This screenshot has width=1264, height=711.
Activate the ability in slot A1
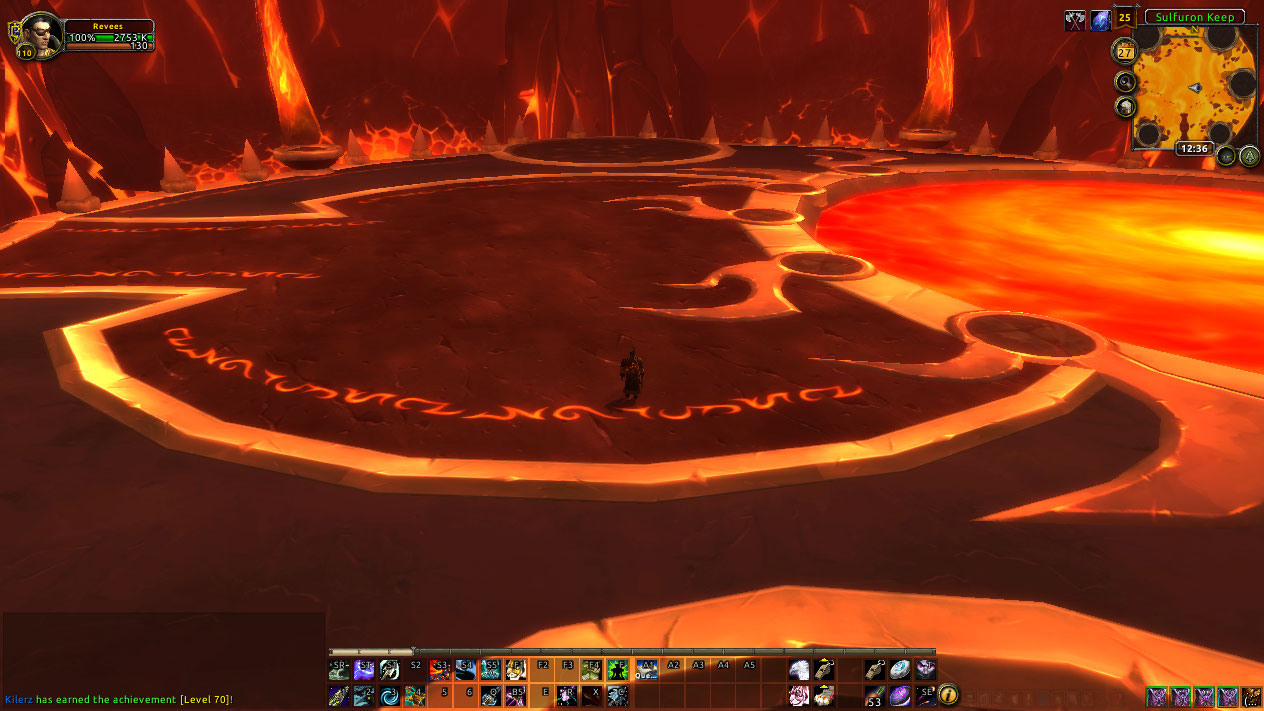coord(646,669)
